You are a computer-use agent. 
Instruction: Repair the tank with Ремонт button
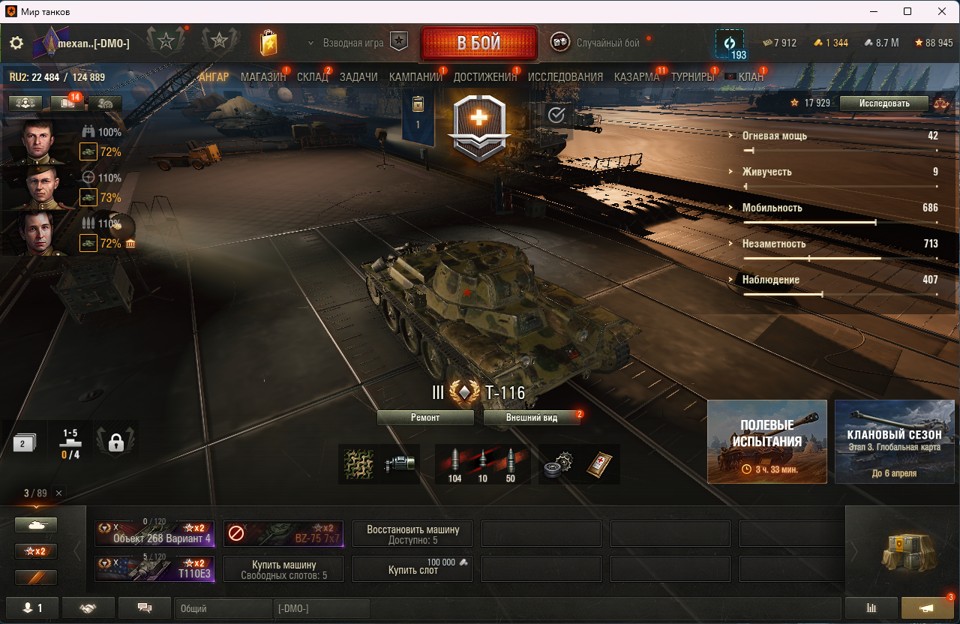(x=425, y=417)
